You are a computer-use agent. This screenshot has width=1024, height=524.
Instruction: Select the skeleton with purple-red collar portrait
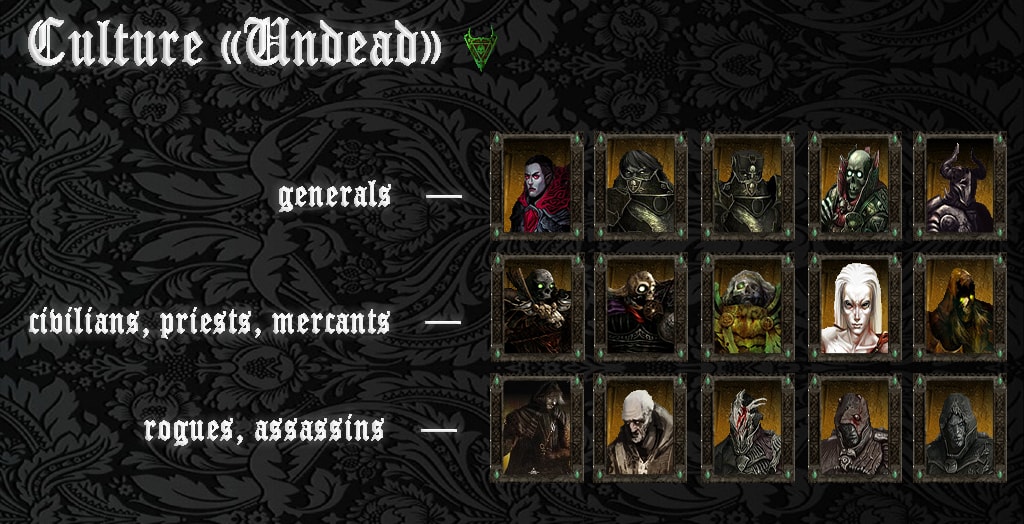click(x=640, y=306)
